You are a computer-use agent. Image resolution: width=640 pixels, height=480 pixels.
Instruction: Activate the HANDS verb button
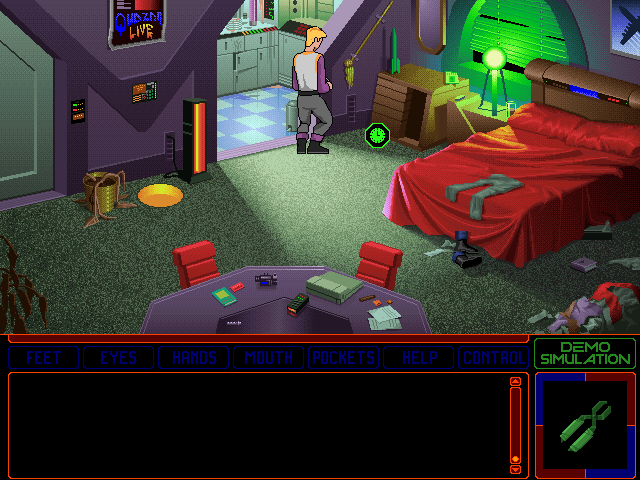coord(194,358)
